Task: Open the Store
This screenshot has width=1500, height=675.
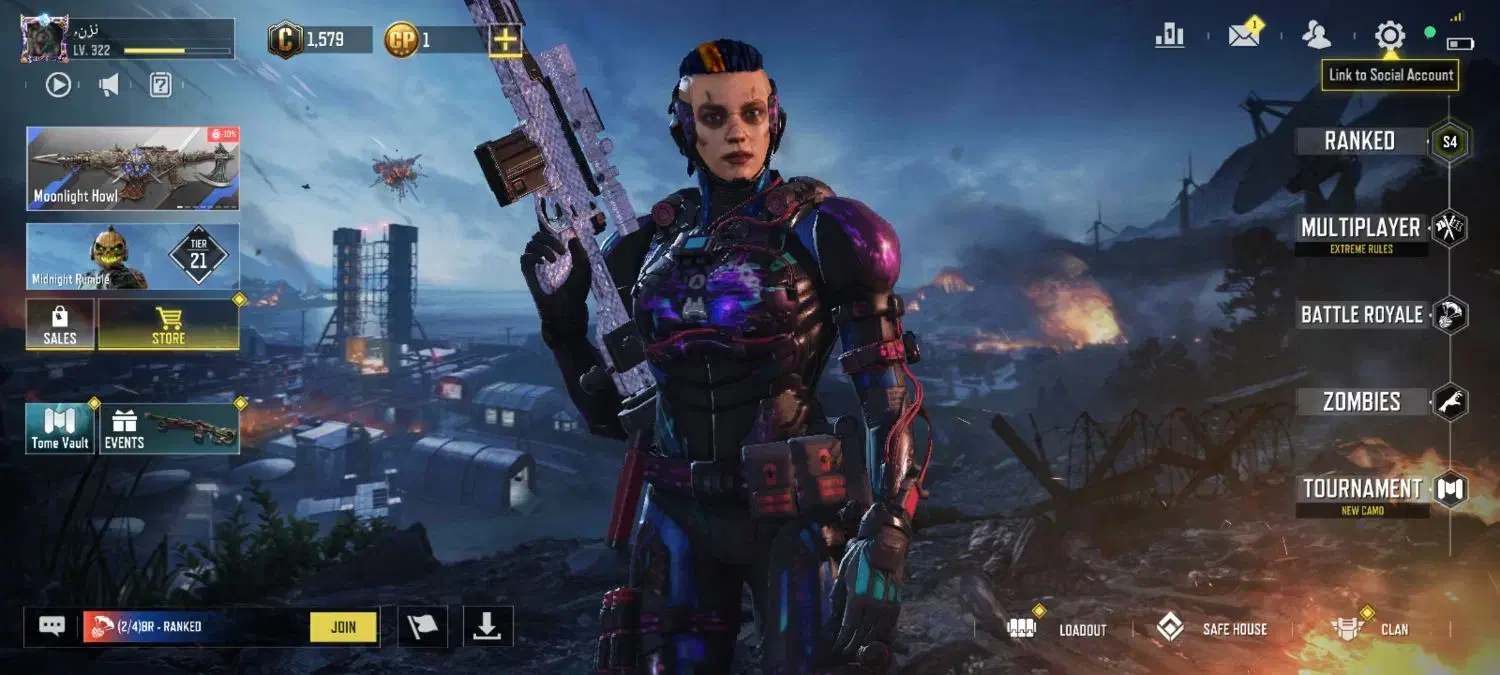Action: tap(168, 325)
